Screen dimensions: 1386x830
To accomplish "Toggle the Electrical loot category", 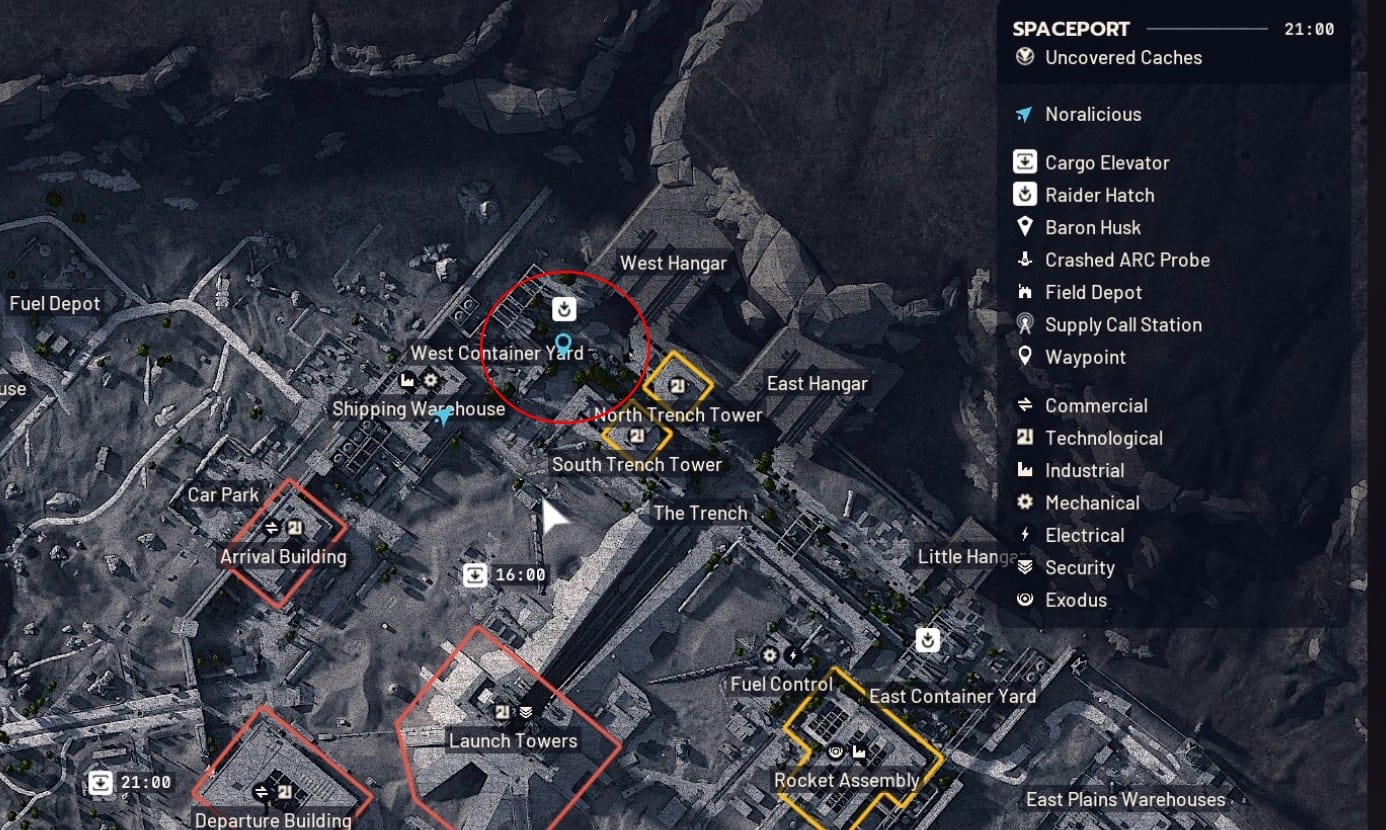I will point(1084,535).
